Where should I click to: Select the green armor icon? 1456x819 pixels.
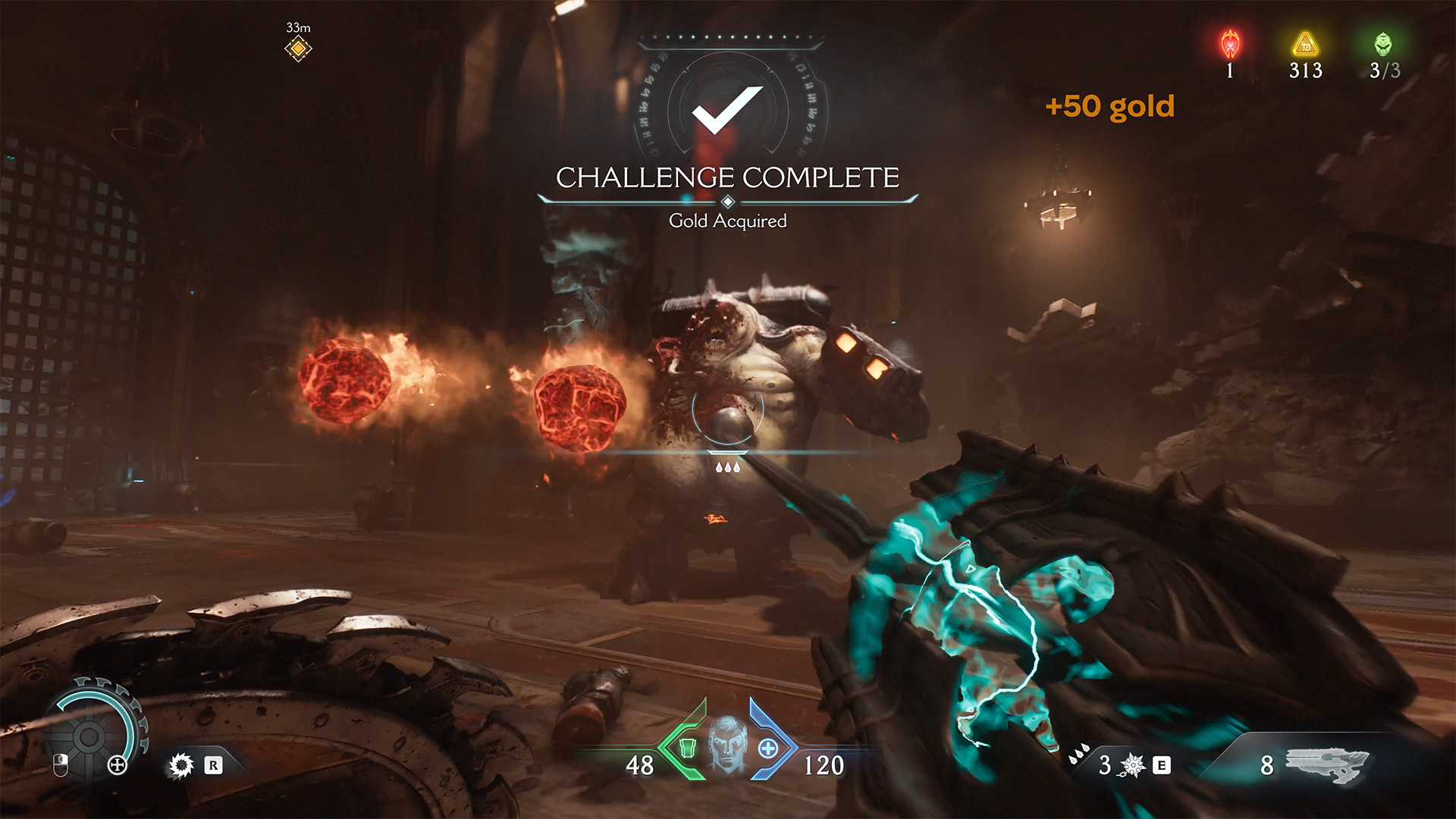(x=687, y=748)
